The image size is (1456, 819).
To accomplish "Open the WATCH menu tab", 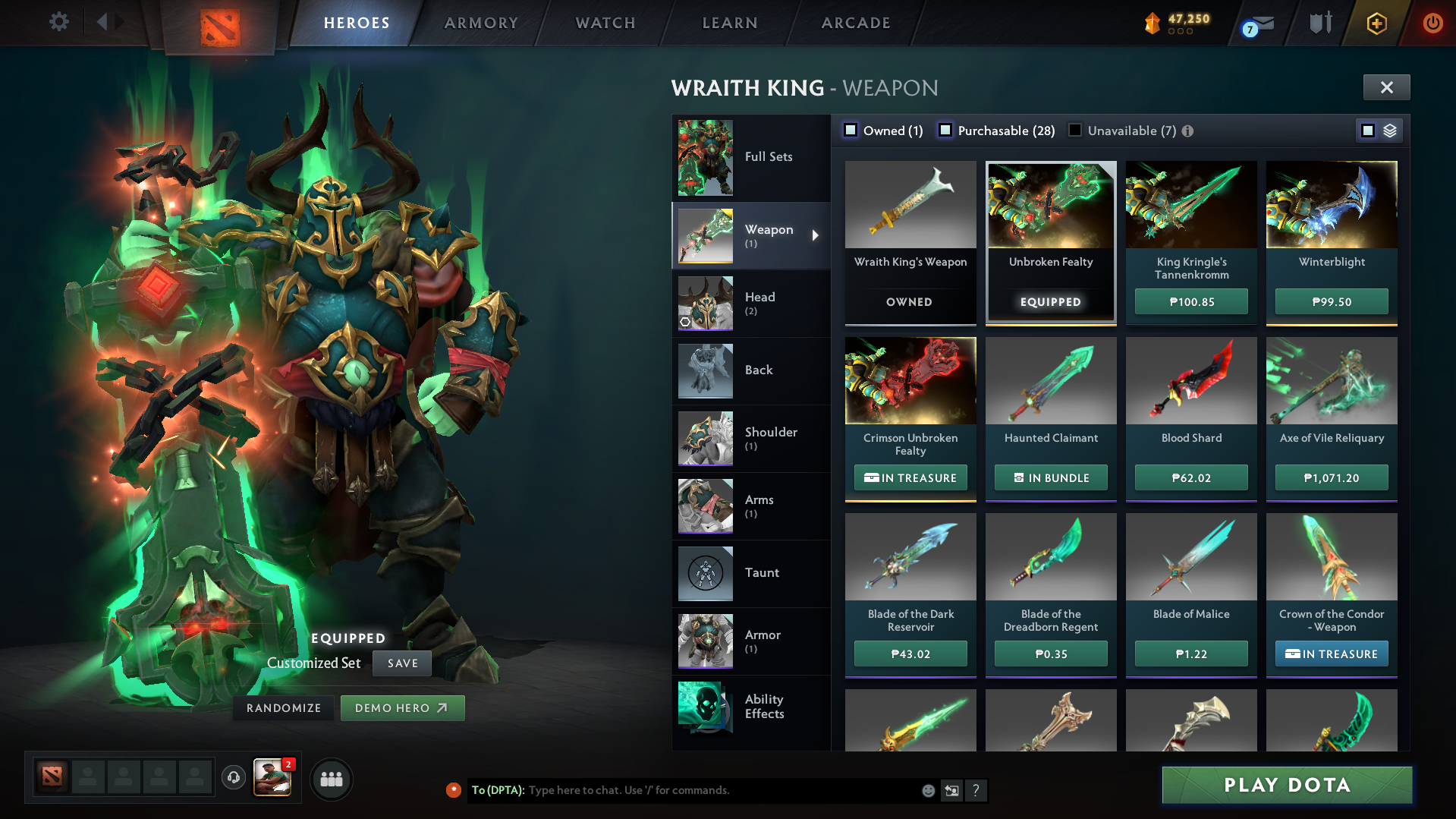I will point(605,23).
